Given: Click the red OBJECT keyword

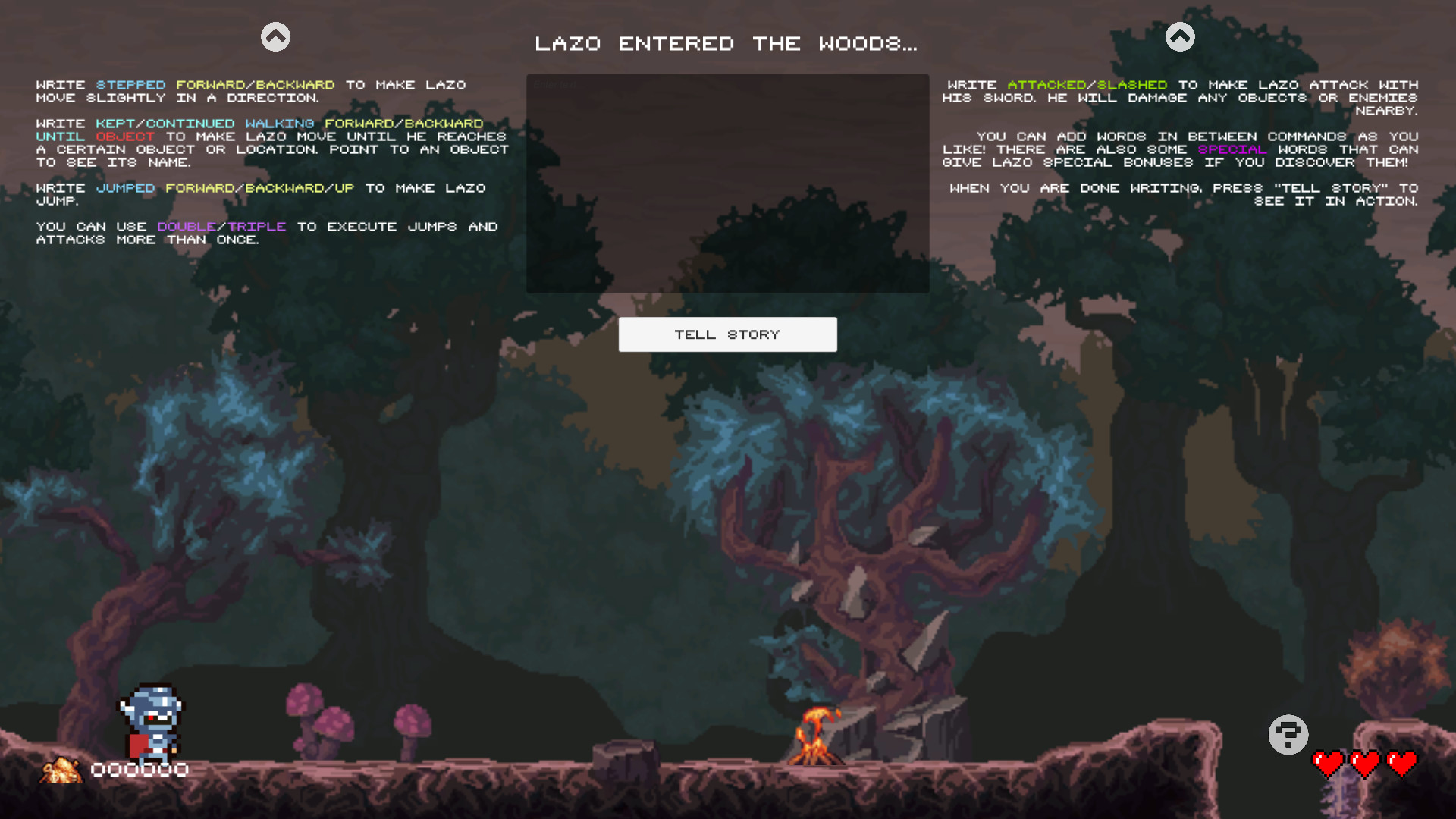Looking at the screenshot, I should point(124,136).
